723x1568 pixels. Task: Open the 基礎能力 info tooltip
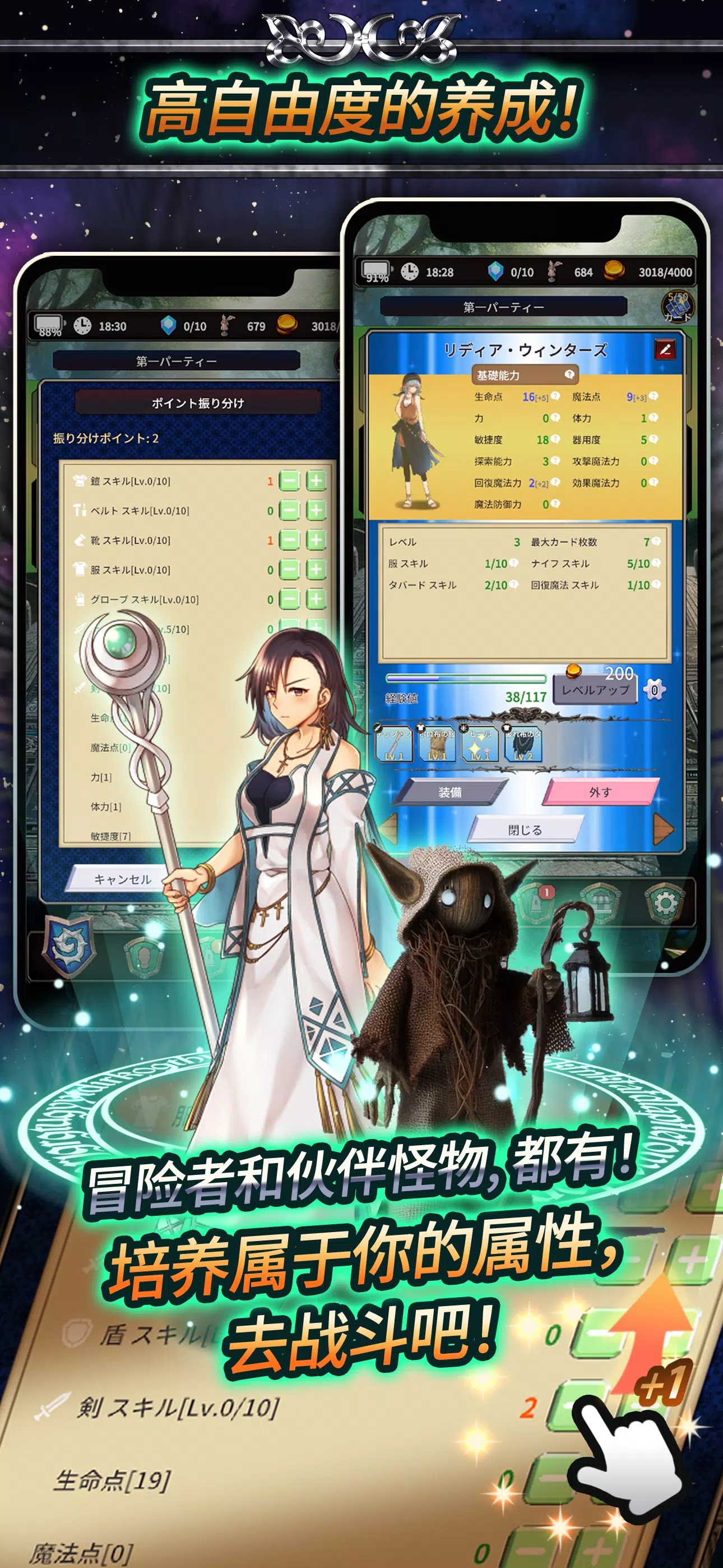pyautogui.click(x=570, y=376)
